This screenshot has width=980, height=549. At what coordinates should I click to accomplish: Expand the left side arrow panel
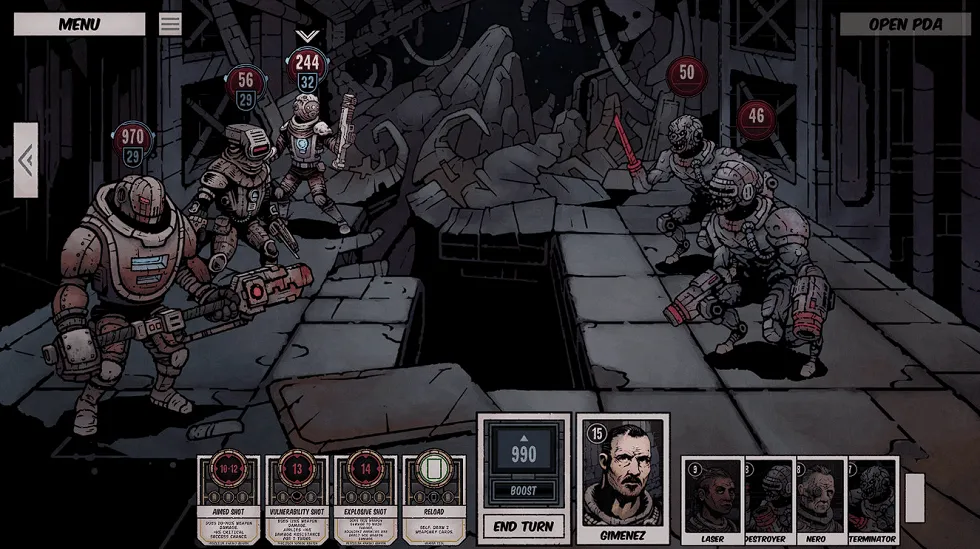coord(26,160)
